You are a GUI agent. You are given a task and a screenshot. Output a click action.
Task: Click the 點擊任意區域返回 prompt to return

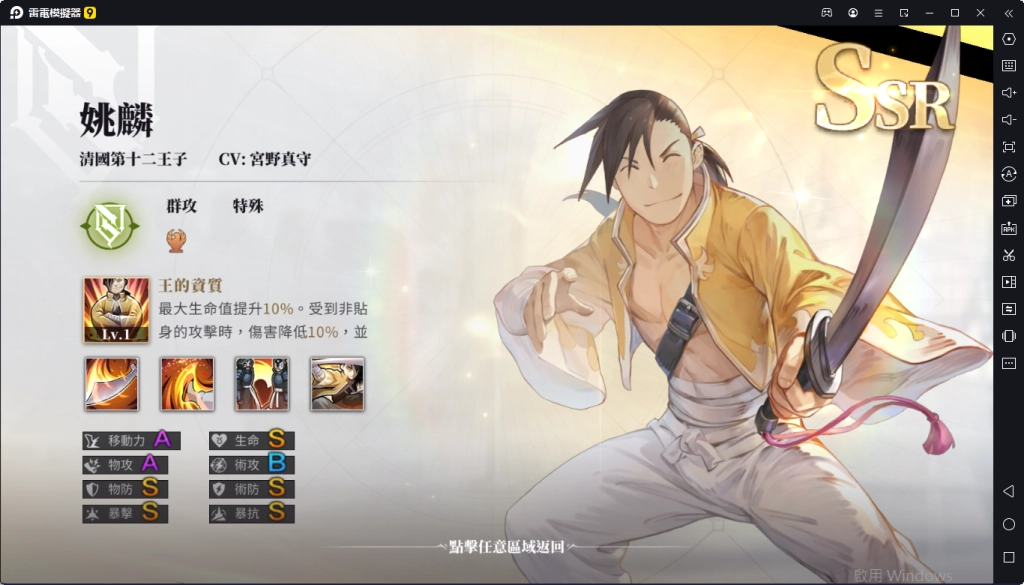[507, 546]
